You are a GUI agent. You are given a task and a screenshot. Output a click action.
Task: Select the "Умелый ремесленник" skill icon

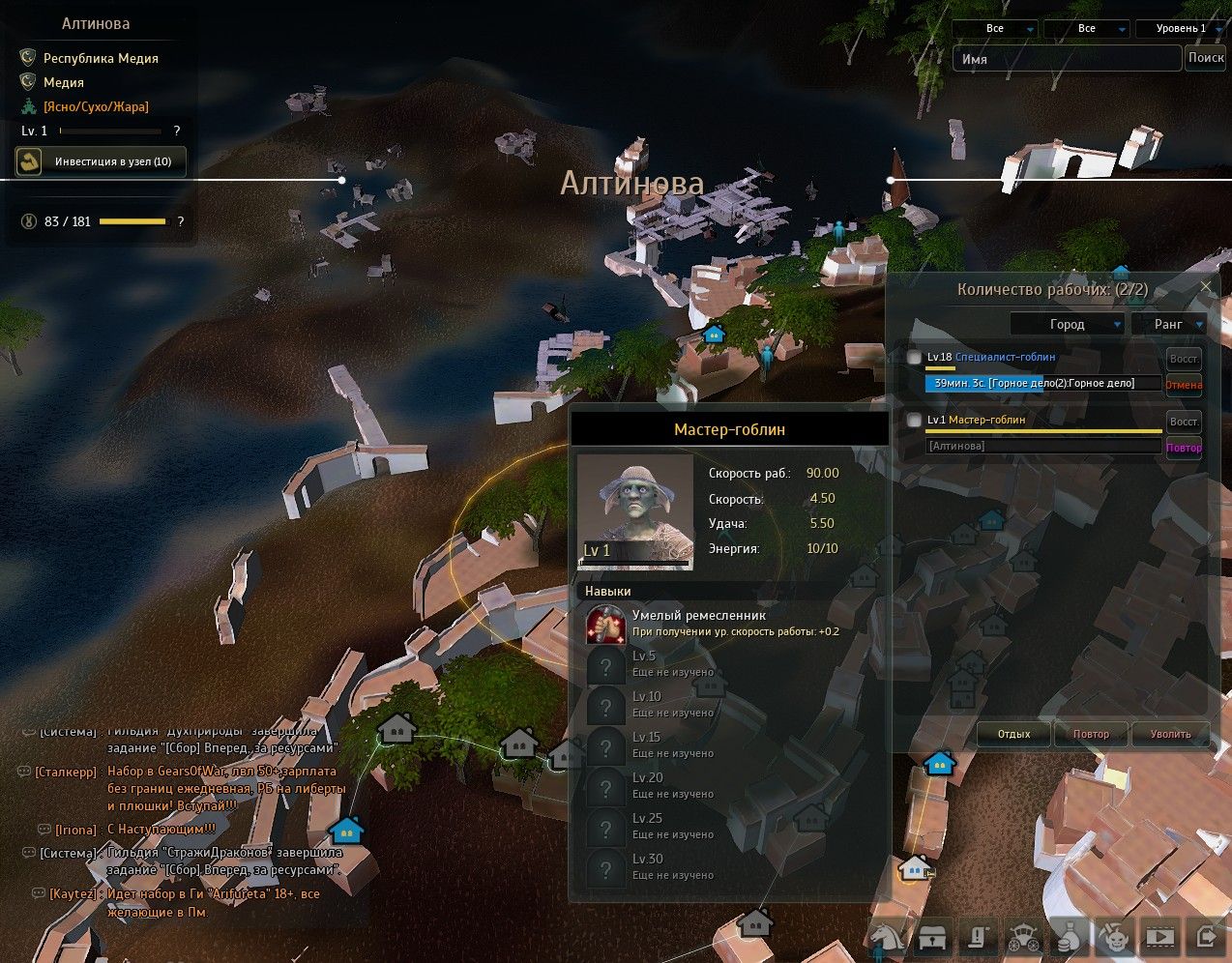tap(605, 624)
